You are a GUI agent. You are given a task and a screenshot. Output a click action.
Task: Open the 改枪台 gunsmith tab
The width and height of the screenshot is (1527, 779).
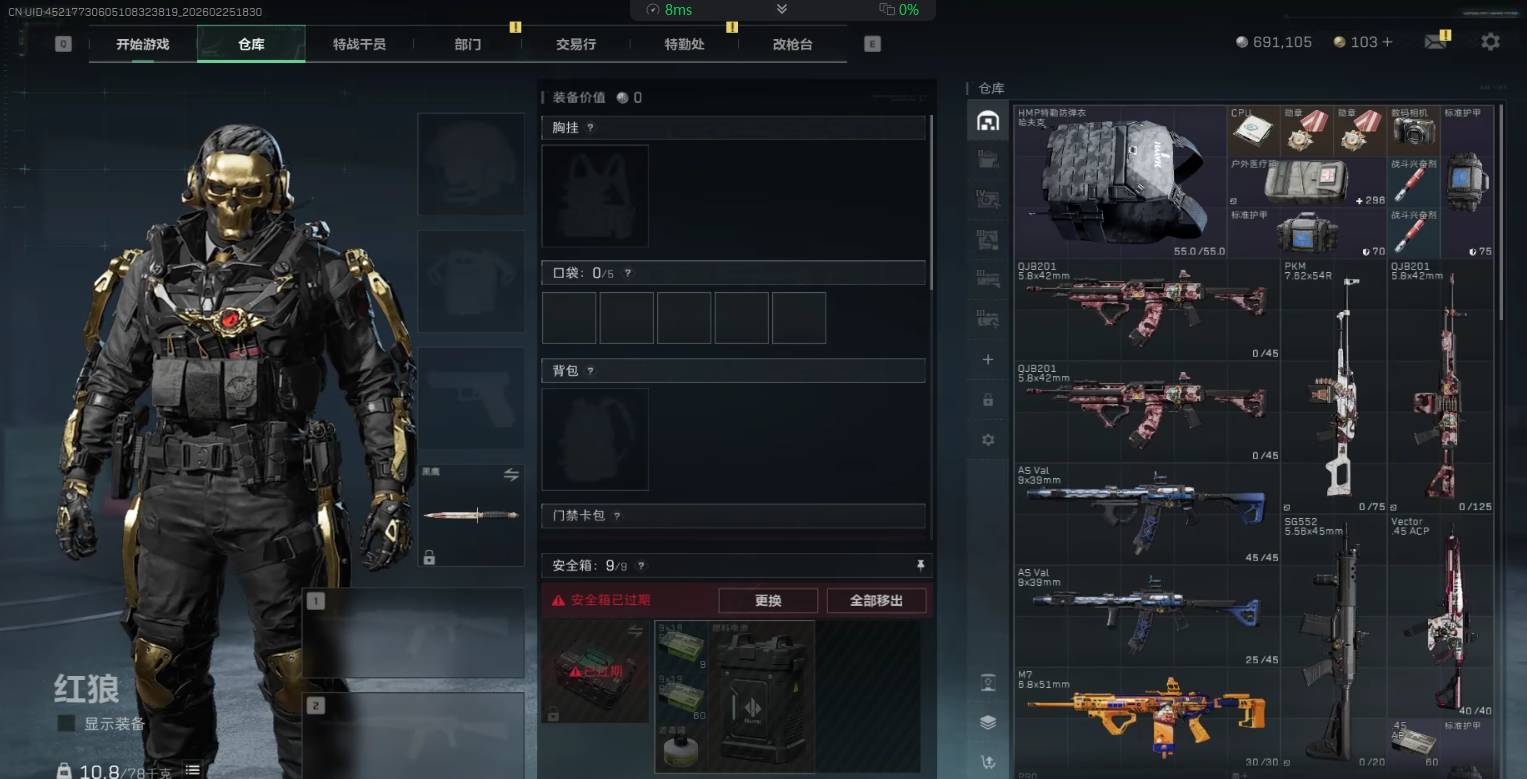(792, 44)
